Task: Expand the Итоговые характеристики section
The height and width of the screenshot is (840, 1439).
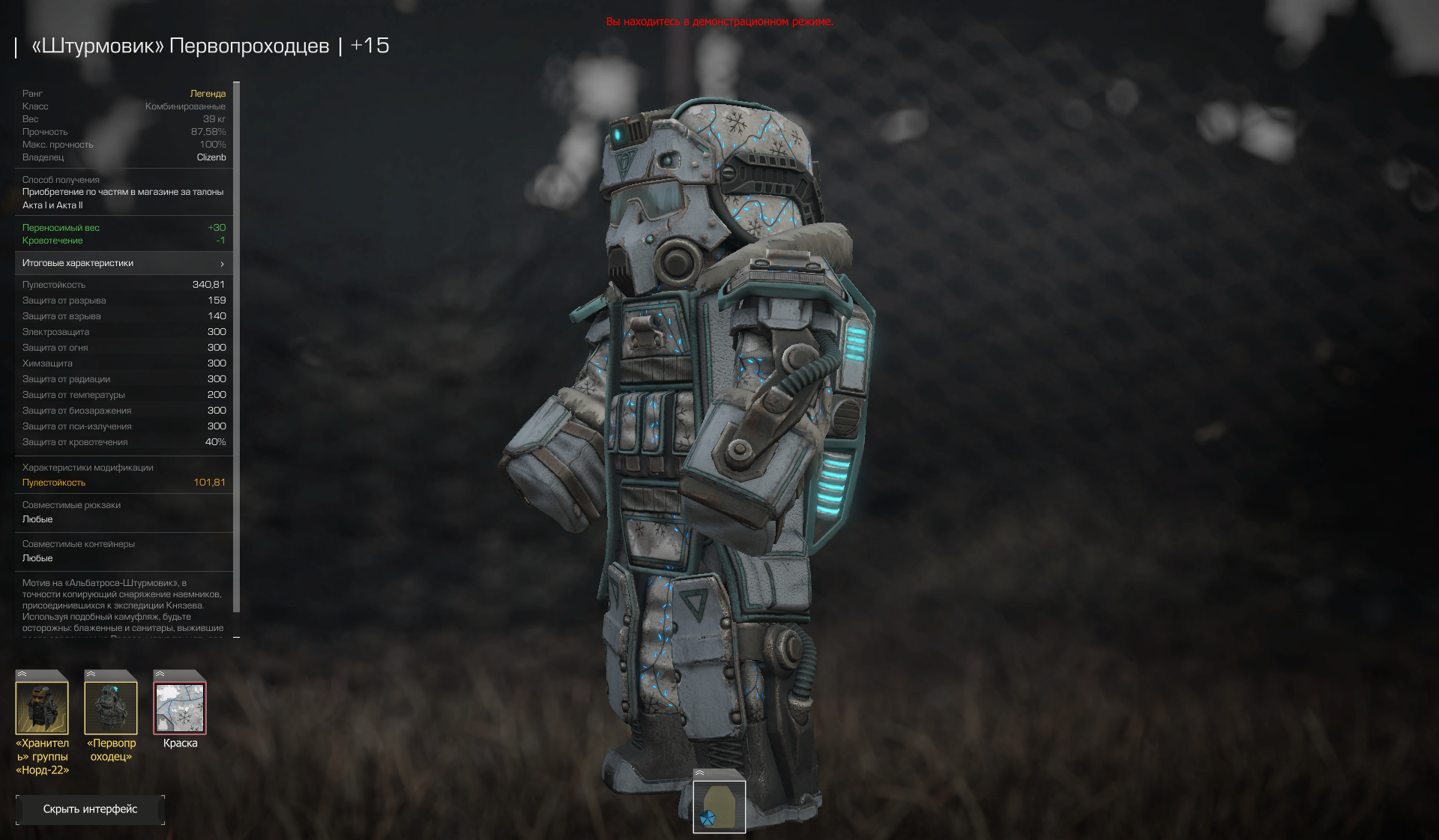Action: click(x=124, y=264)
